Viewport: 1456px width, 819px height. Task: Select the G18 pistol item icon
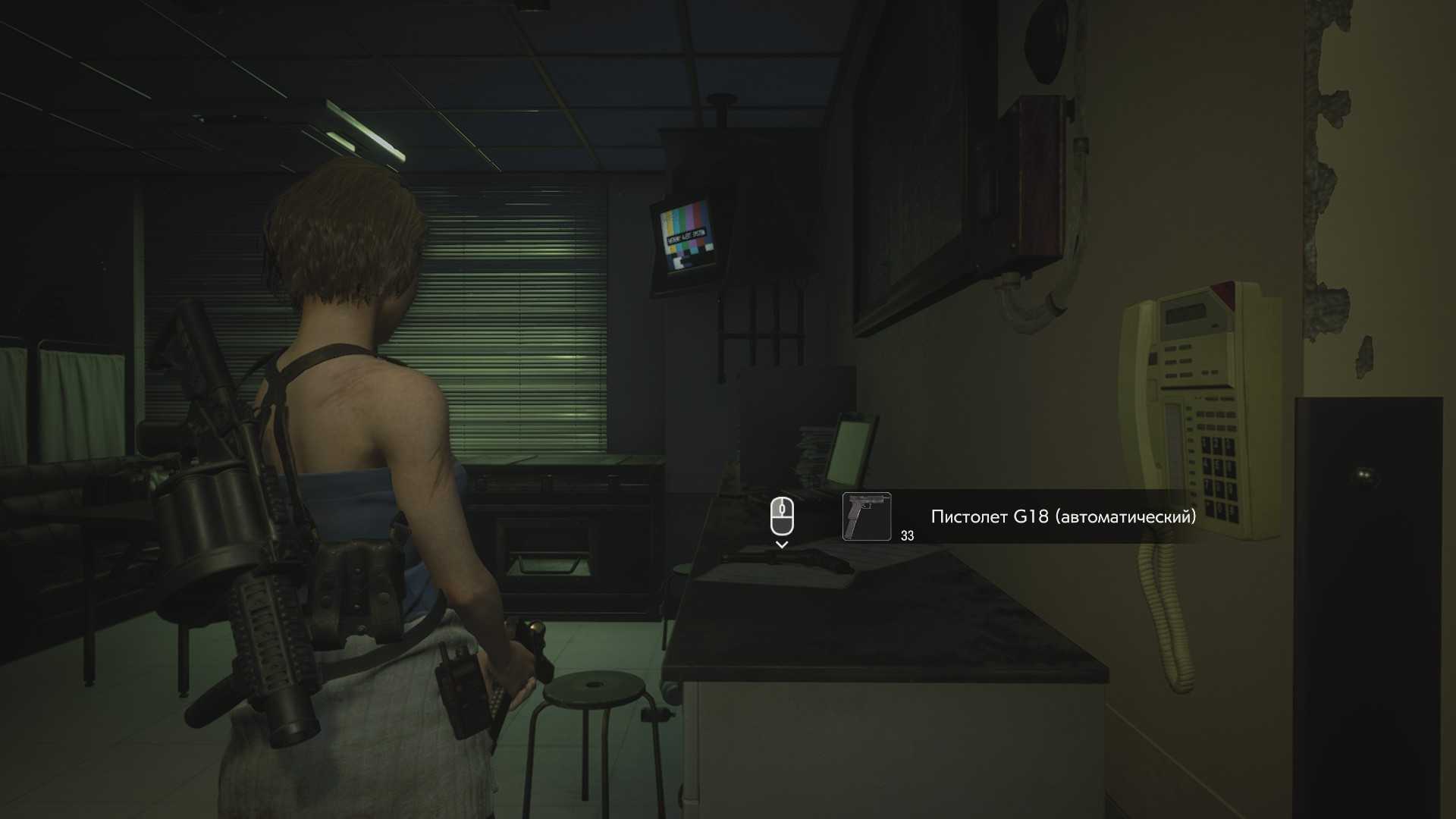tap(866, 516)
